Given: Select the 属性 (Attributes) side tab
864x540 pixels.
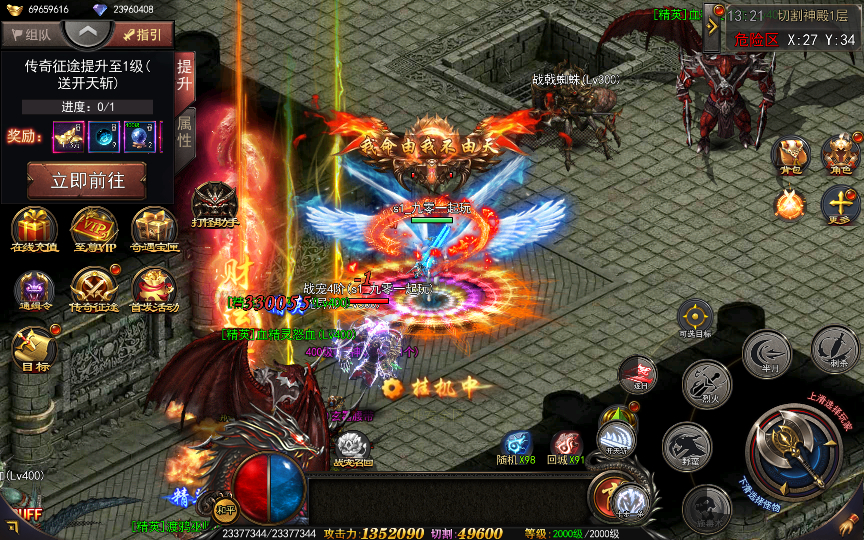Looking at the screenshot, I should pyautogui.click(x=185, y=132).
